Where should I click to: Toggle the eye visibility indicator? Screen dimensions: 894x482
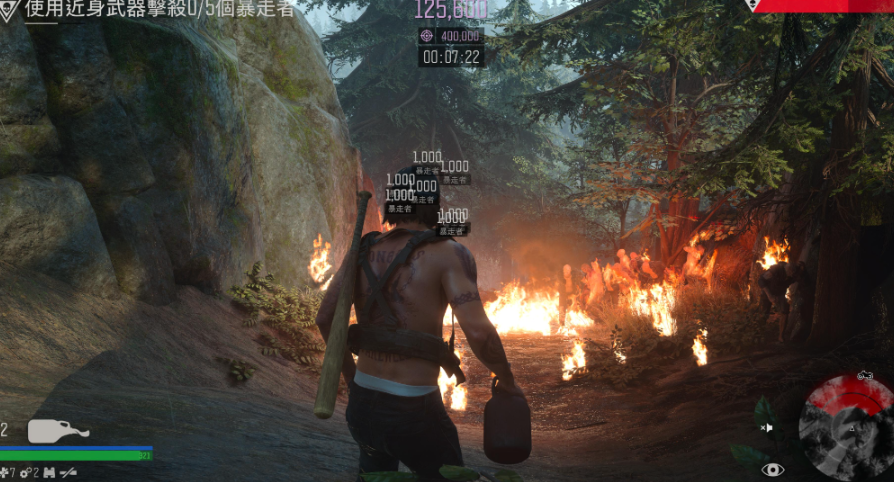pyautogui.click(x=772, y=469)
